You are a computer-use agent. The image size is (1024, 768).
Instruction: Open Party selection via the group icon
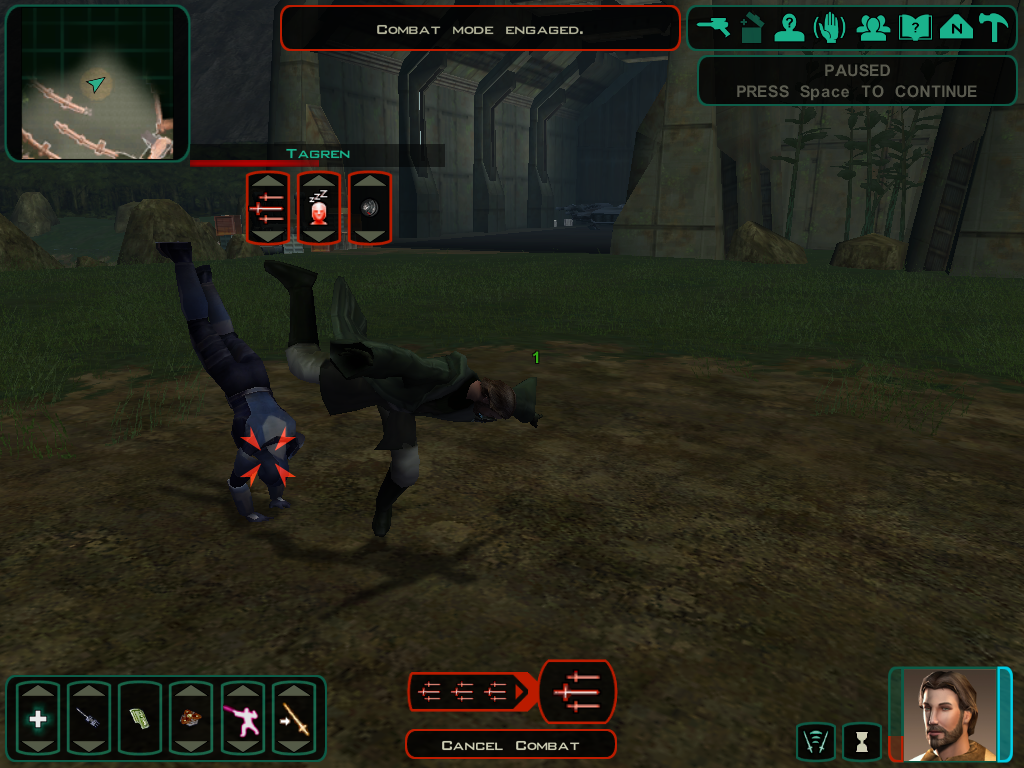(x=873, y=28)
